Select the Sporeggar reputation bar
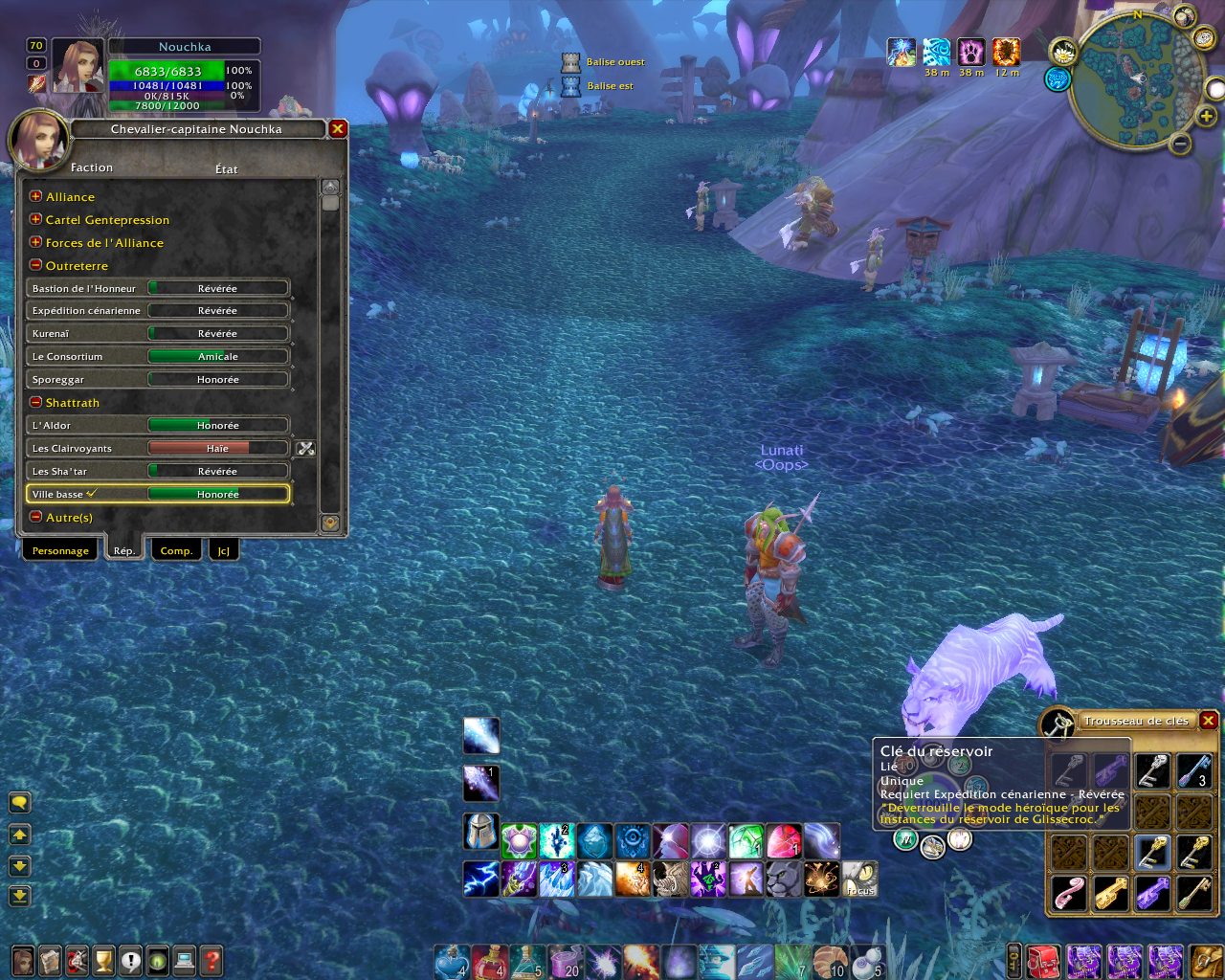 click(x=217, y=380)
